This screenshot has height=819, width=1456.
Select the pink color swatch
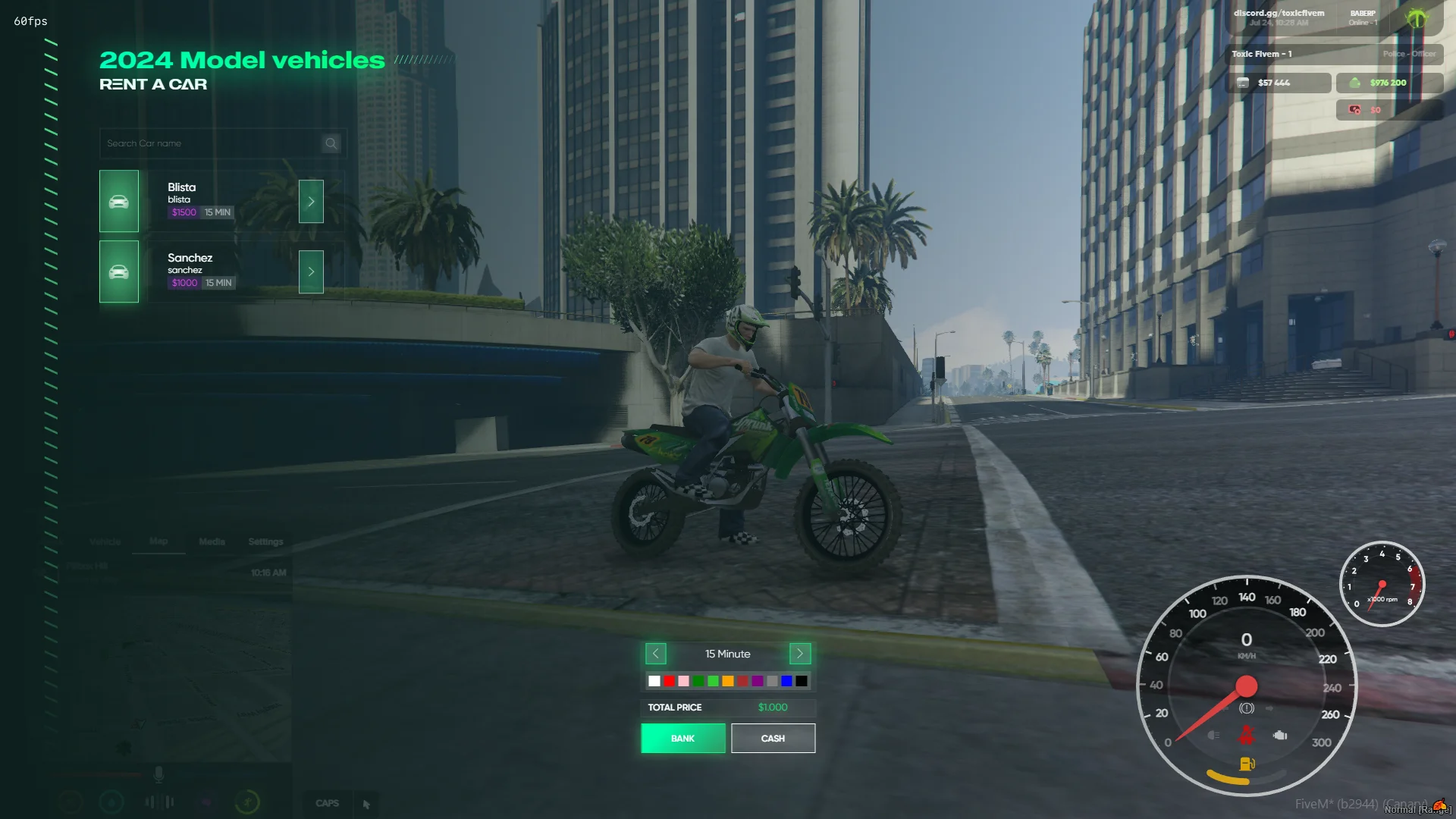pyautogui.click(x=684, y=681)
